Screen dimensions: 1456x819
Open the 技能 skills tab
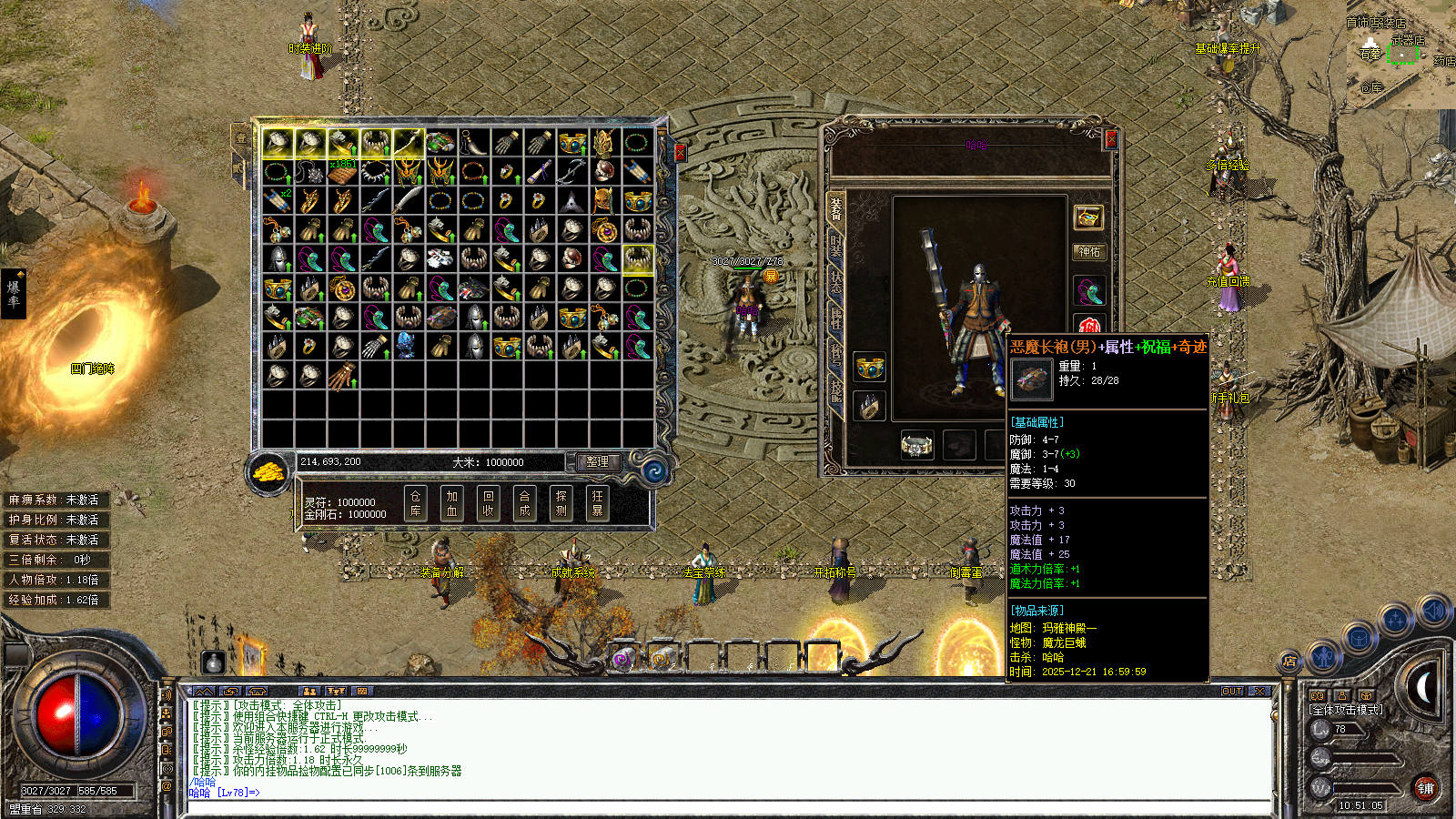[835, 389]
